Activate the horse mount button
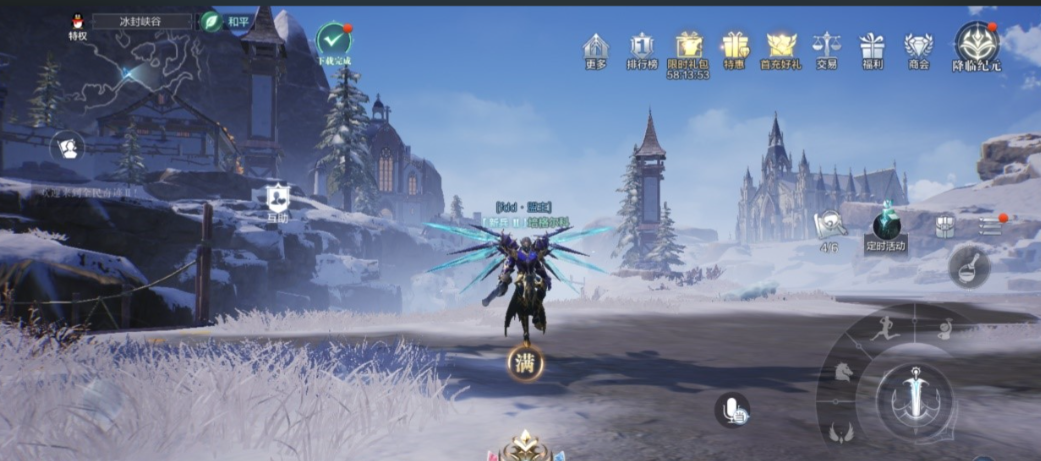 click(843, 373)
